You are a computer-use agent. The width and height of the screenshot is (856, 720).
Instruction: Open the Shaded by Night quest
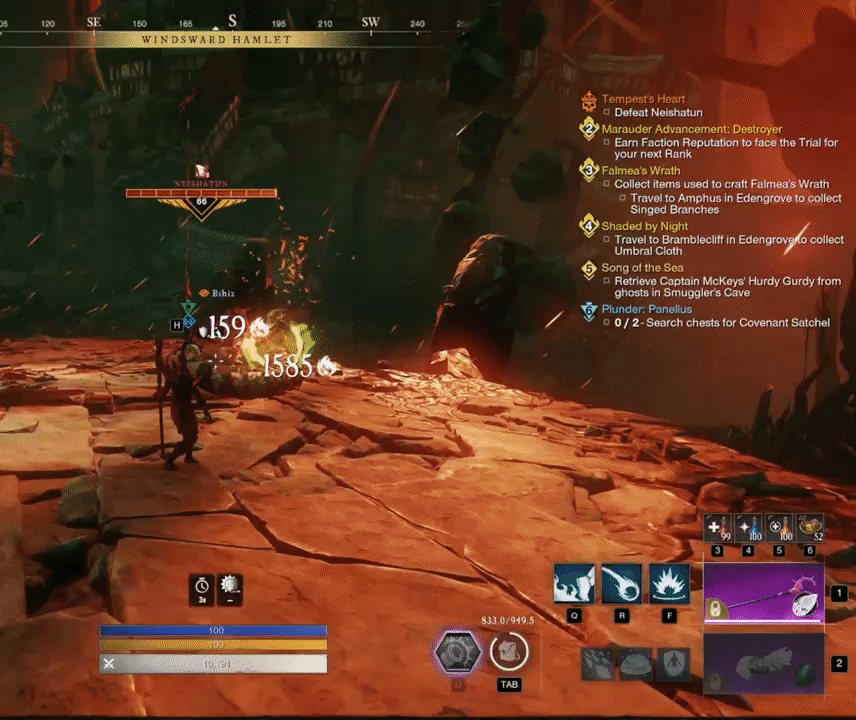point(644,227)
